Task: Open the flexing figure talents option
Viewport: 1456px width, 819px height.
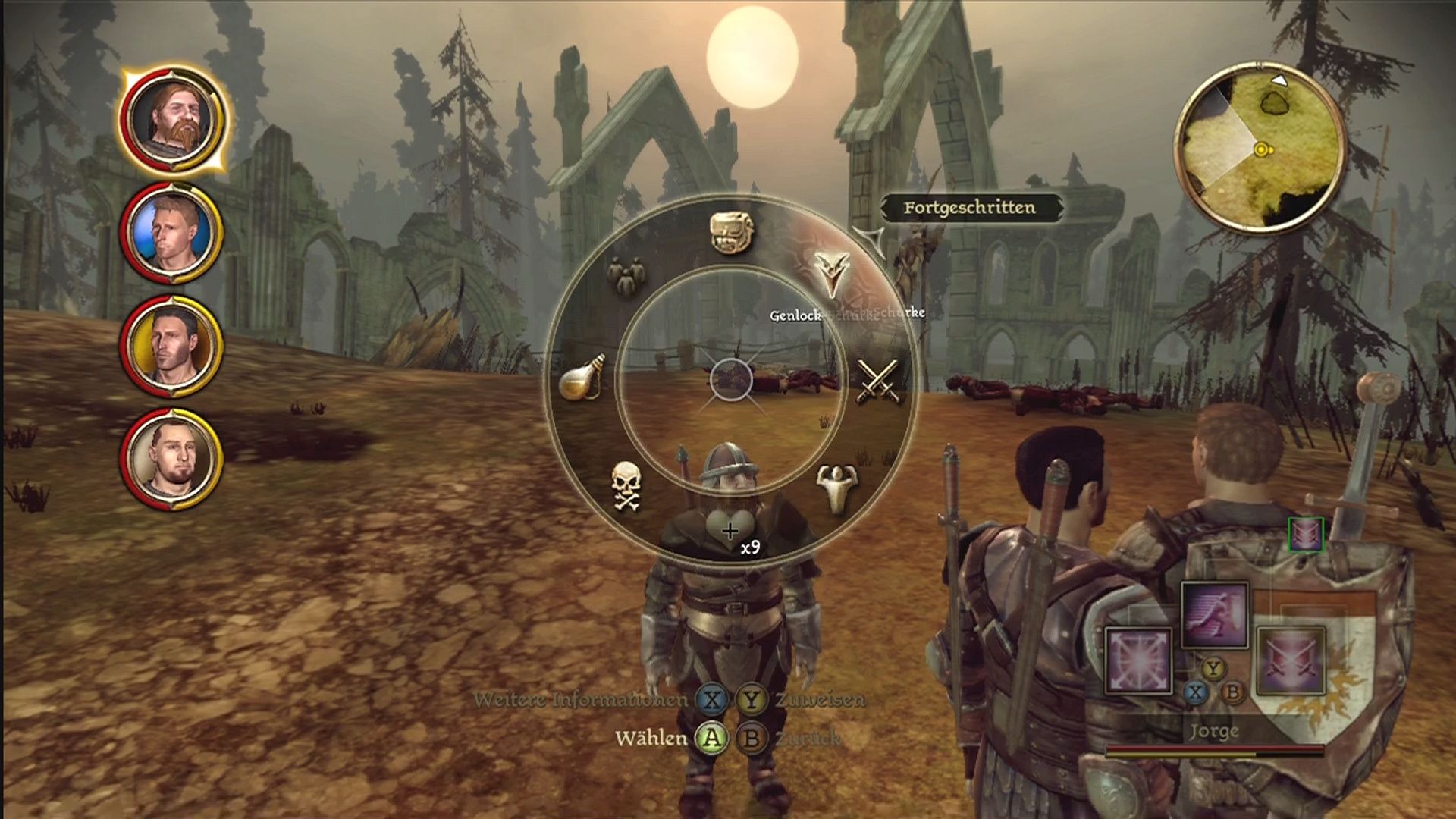Action: pyautogui.click(x=836, y=488)
